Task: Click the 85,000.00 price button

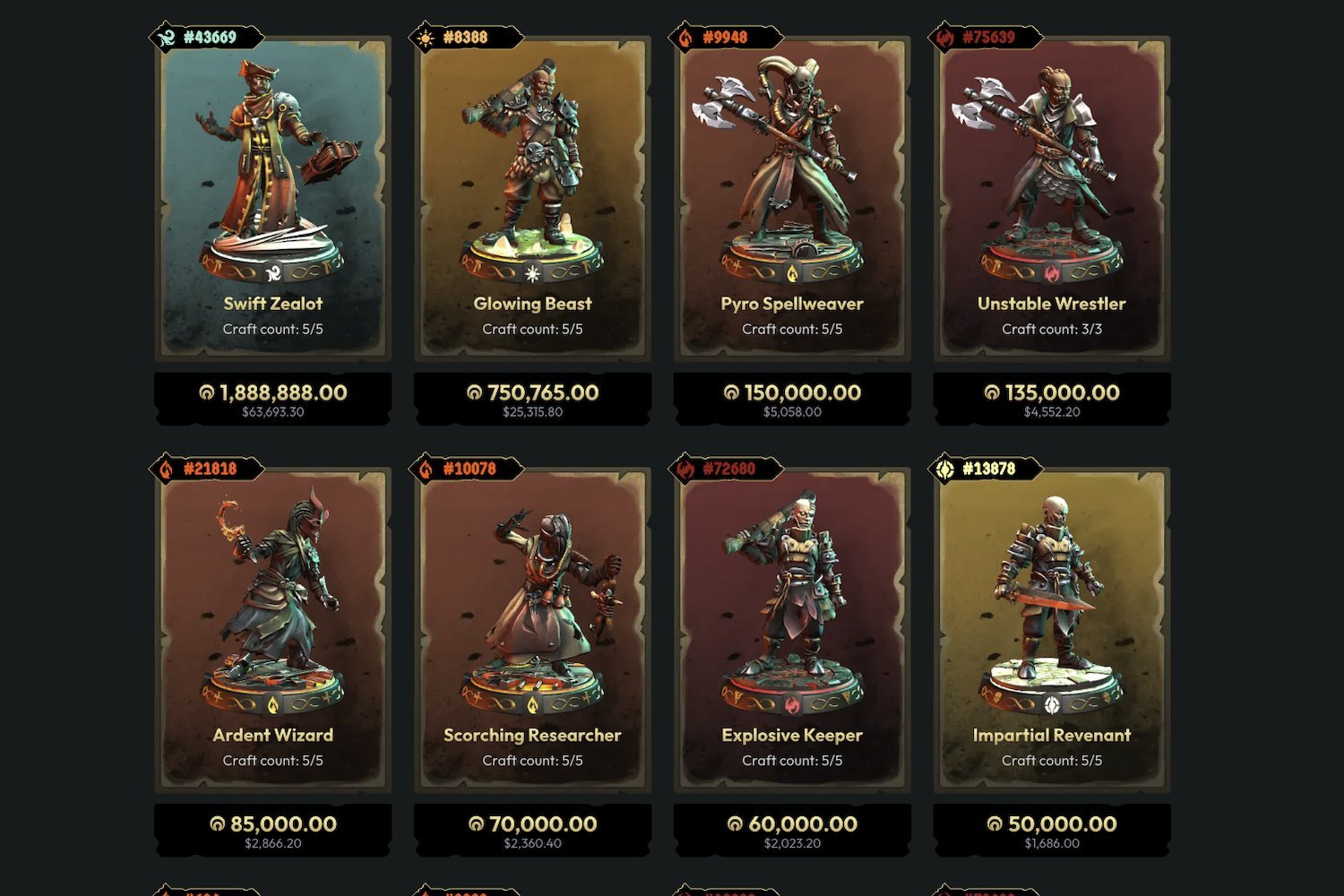Action: coord(272,830)
